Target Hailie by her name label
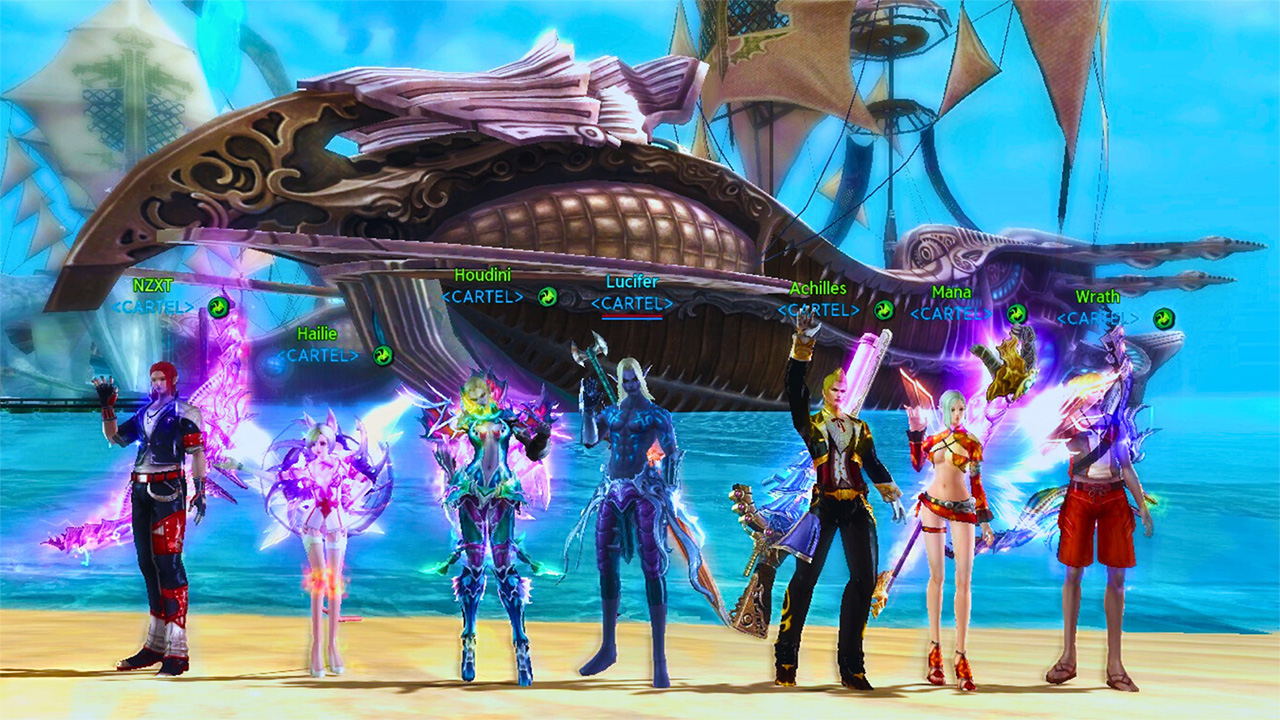1280x720 pixels. tap(317, 334)
